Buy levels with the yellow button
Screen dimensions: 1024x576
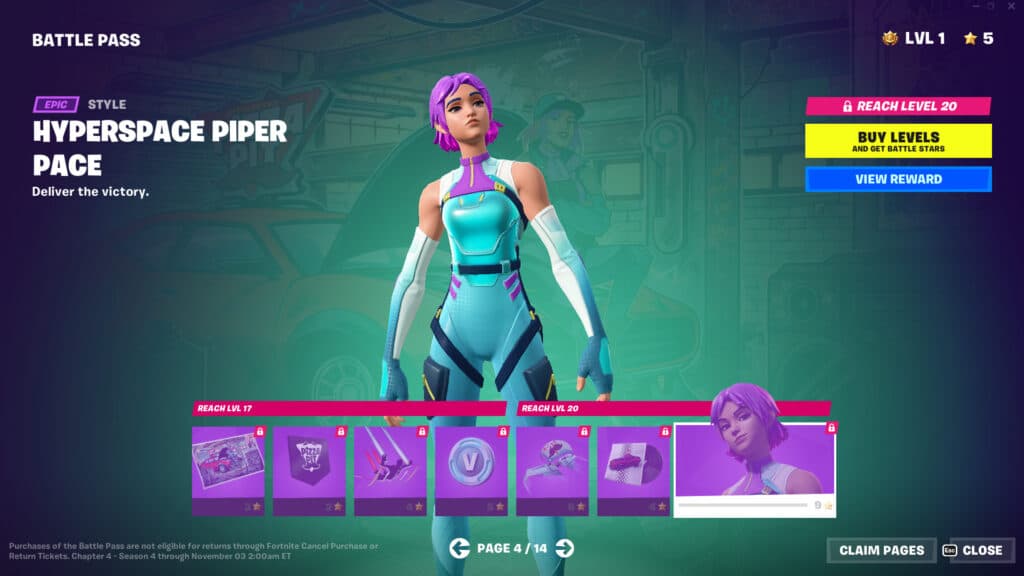[x=898, y=141]
